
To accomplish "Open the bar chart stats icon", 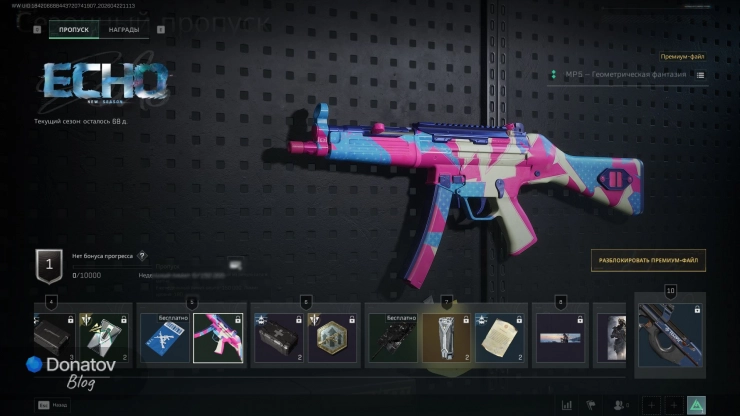I will 567,405.
